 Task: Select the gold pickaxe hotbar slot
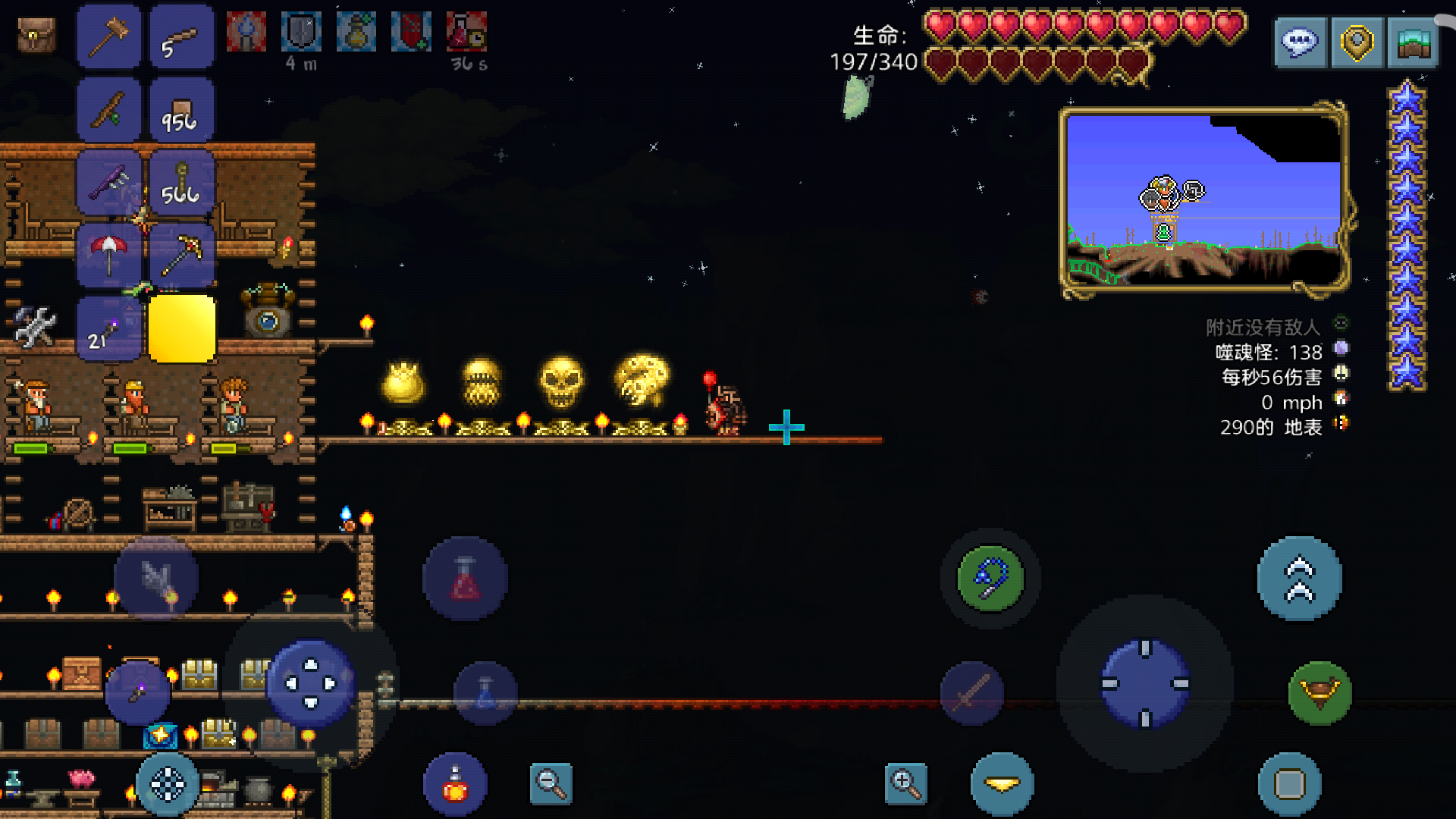point(182,256)
